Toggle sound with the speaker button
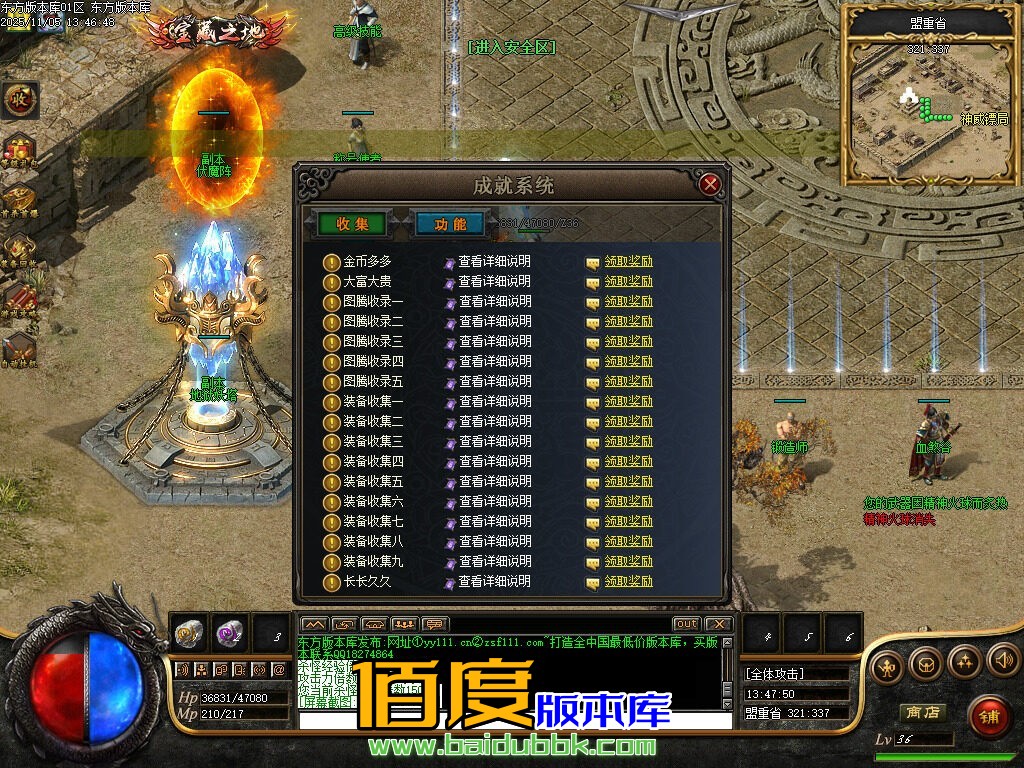The image size is (1024, 768). pos(1003,661)
